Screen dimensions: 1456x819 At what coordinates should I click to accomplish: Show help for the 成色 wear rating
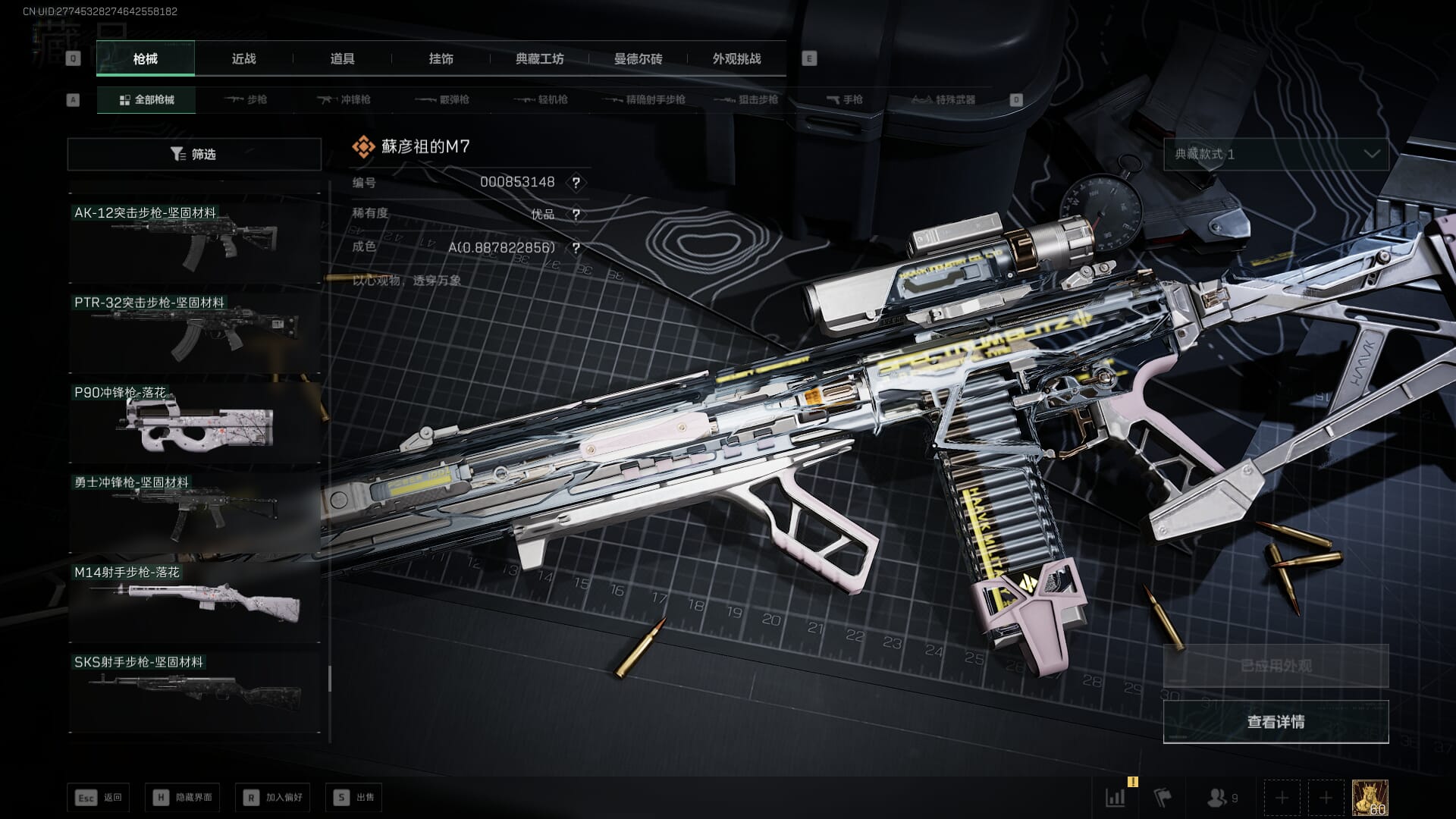pos(576,248)
